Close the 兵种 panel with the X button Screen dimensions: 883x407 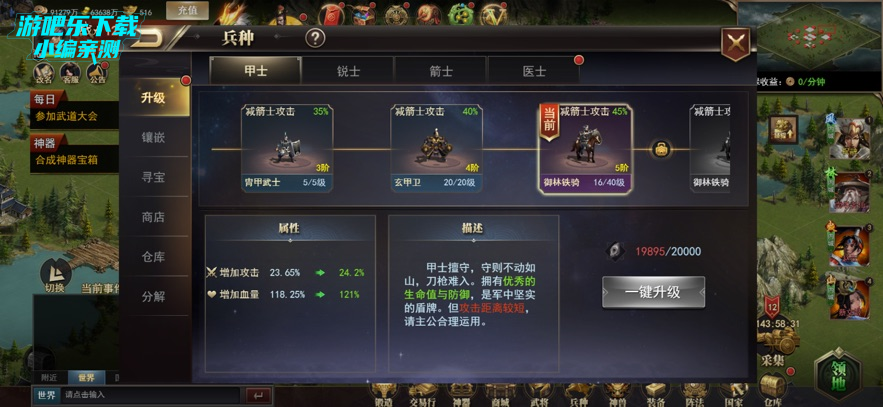pyautogui.click(x=737, y=42)
